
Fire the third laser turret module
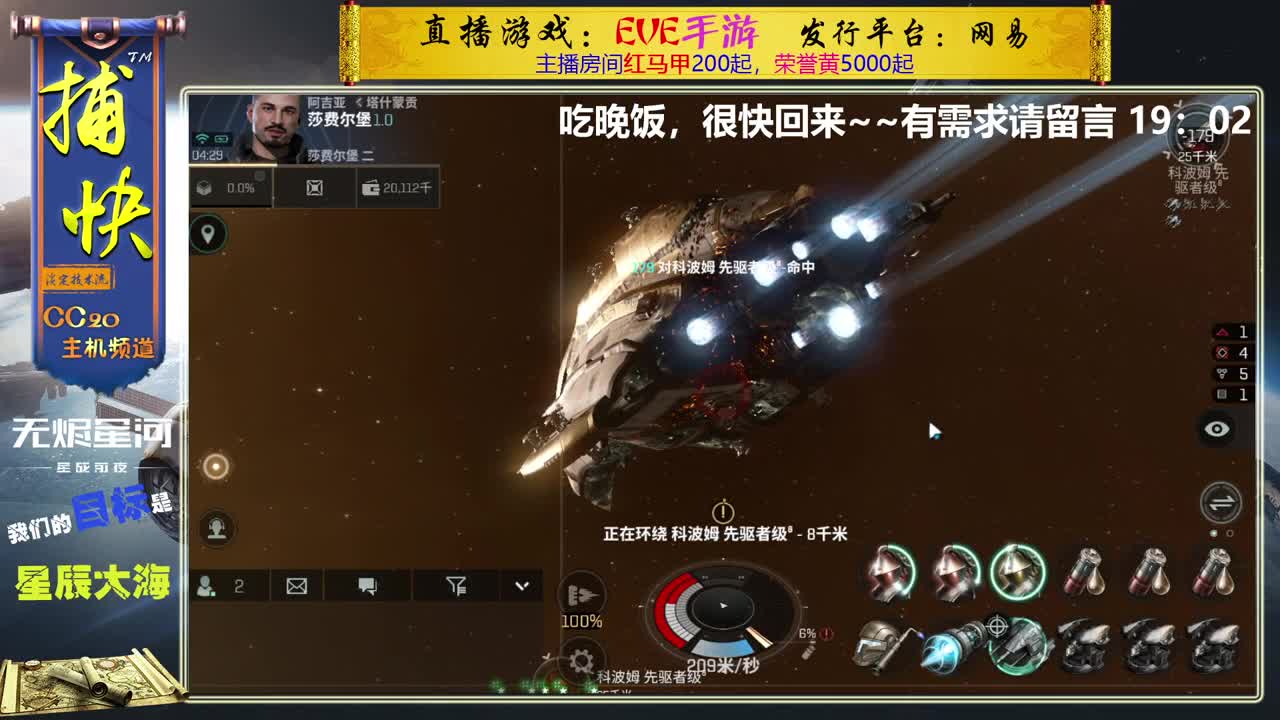1016,573
